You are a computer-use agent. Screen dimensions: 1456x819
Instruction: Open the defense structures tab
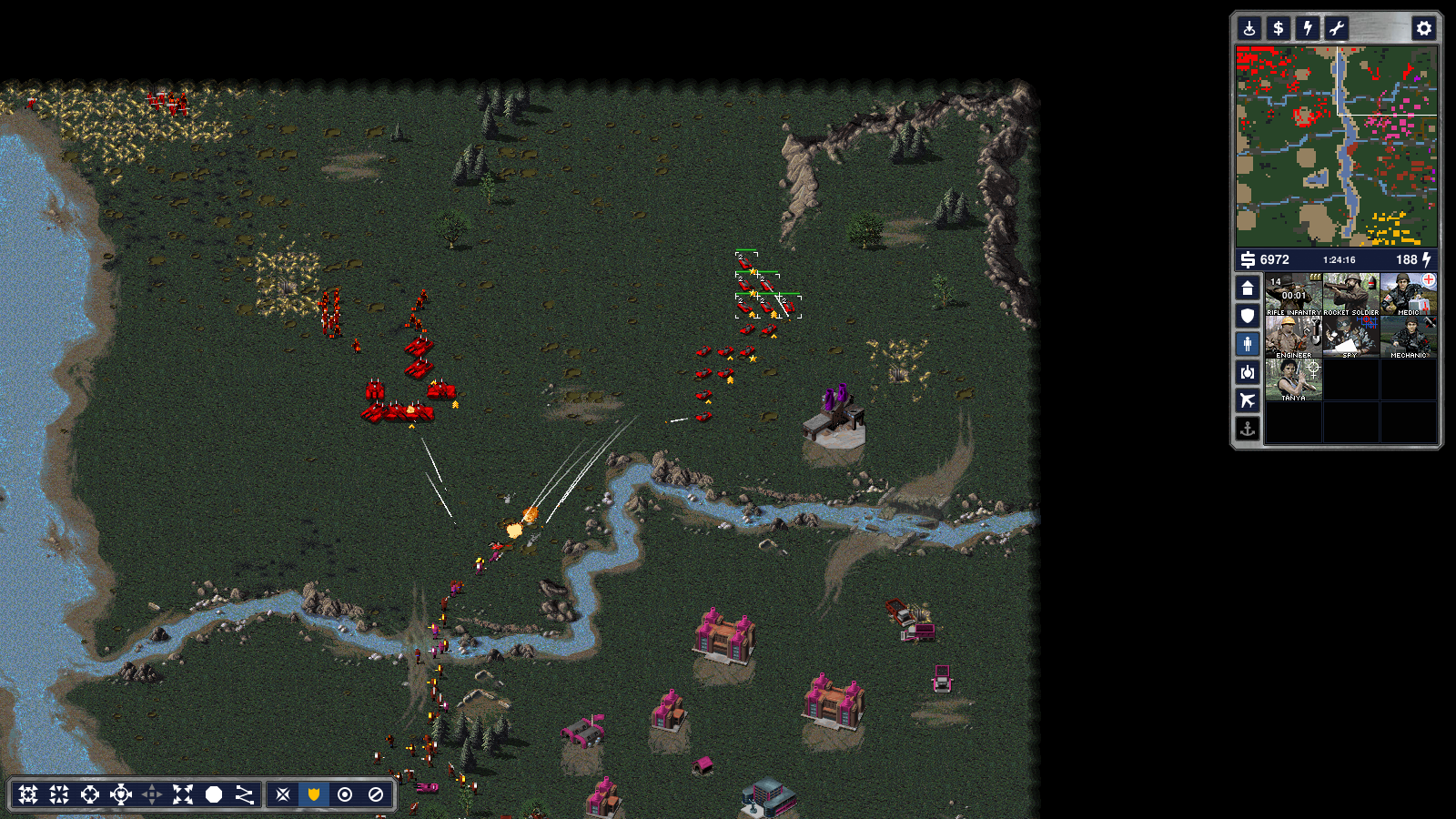(1248, 316)
